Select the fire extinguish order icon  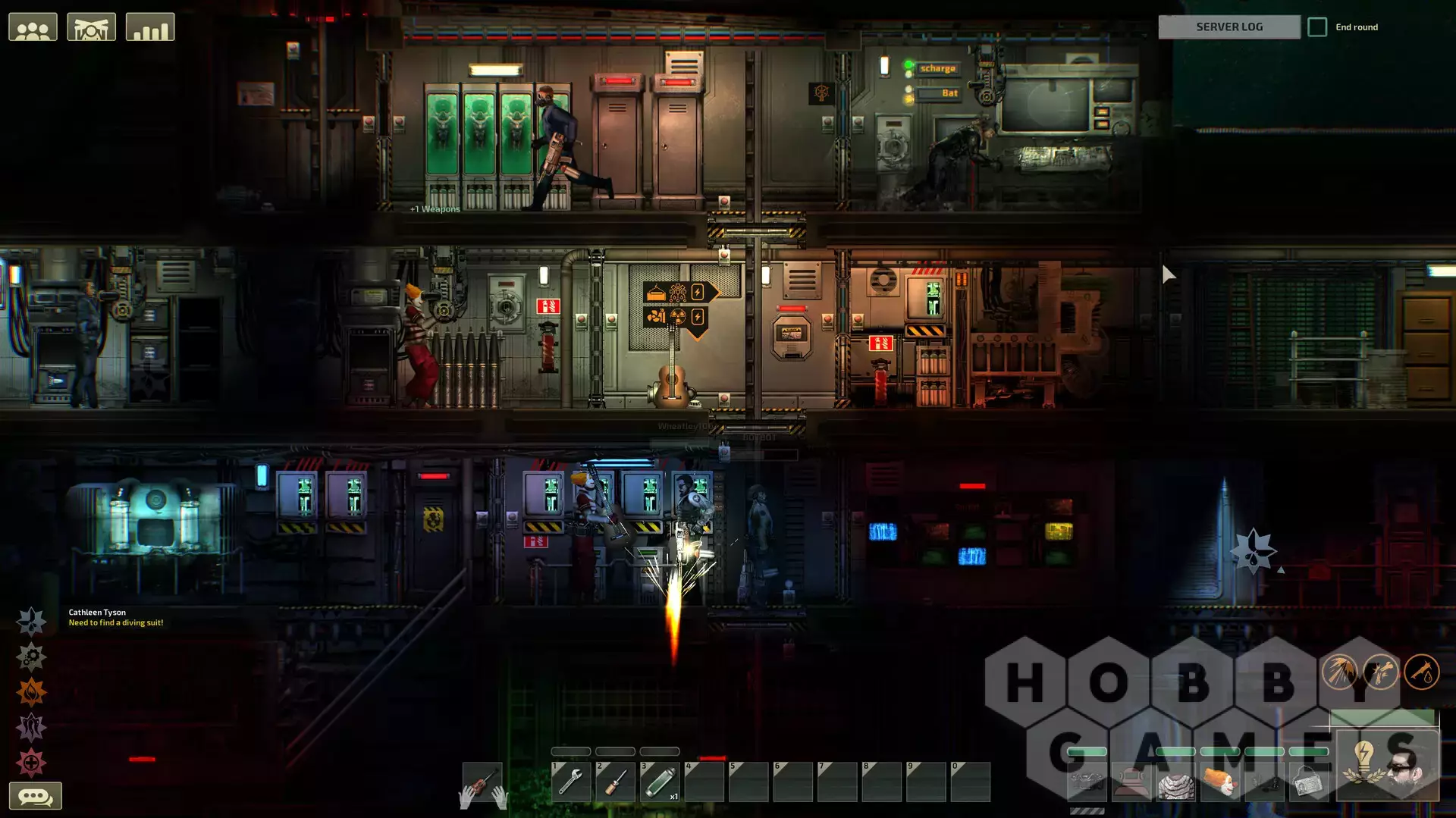[31, 692]
